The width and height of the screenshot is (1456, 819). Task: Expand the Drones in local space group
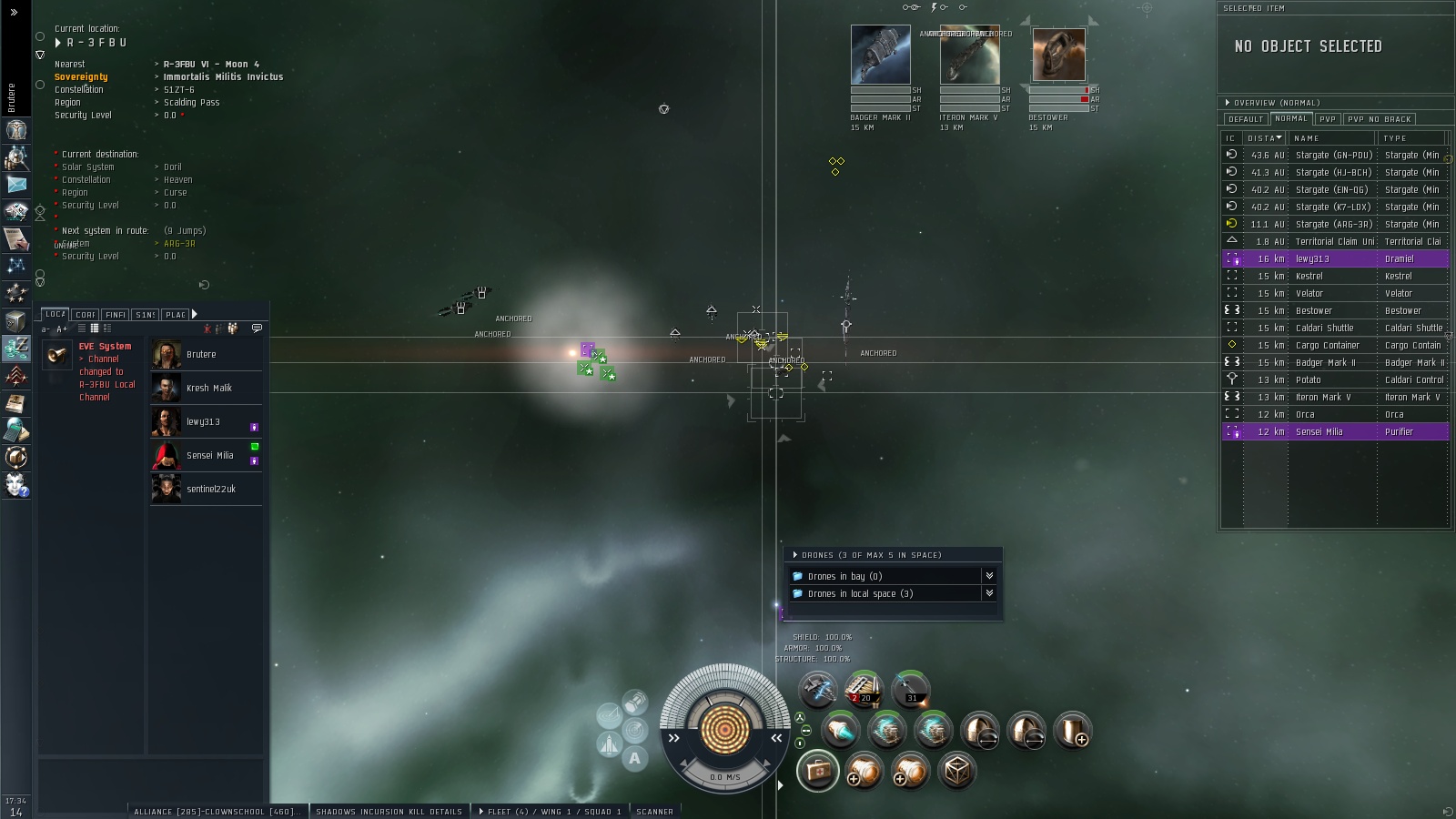coord(860,593)
